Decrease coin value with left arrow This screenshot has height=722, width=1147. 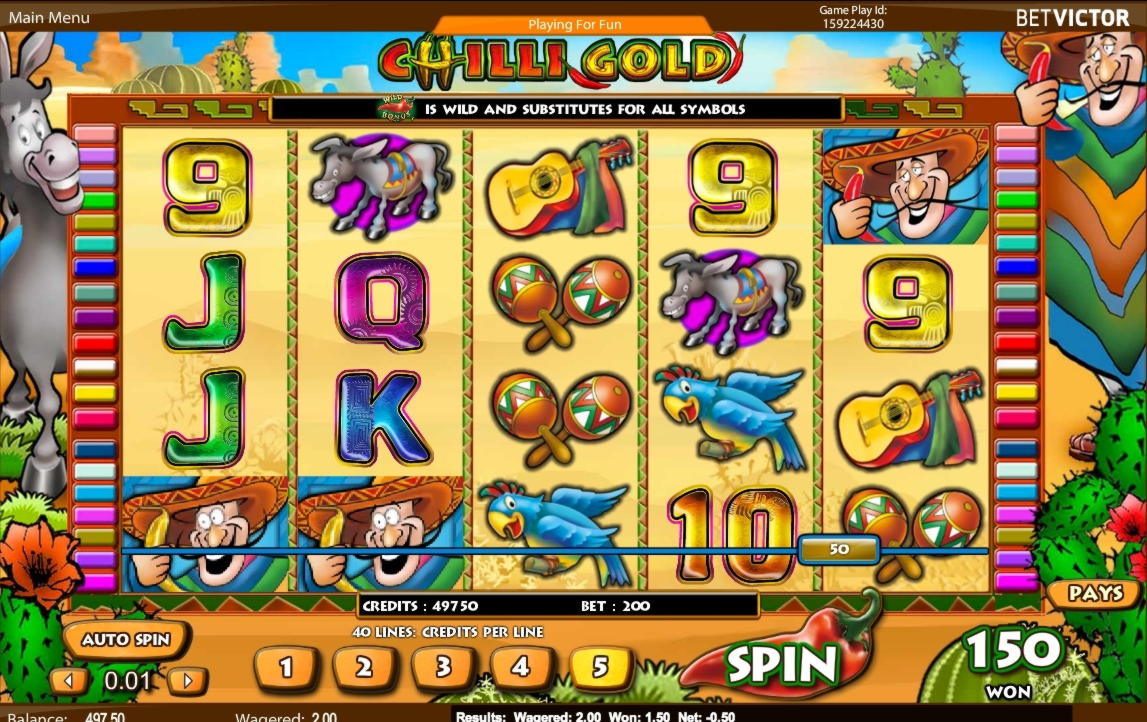click(70, 682)
